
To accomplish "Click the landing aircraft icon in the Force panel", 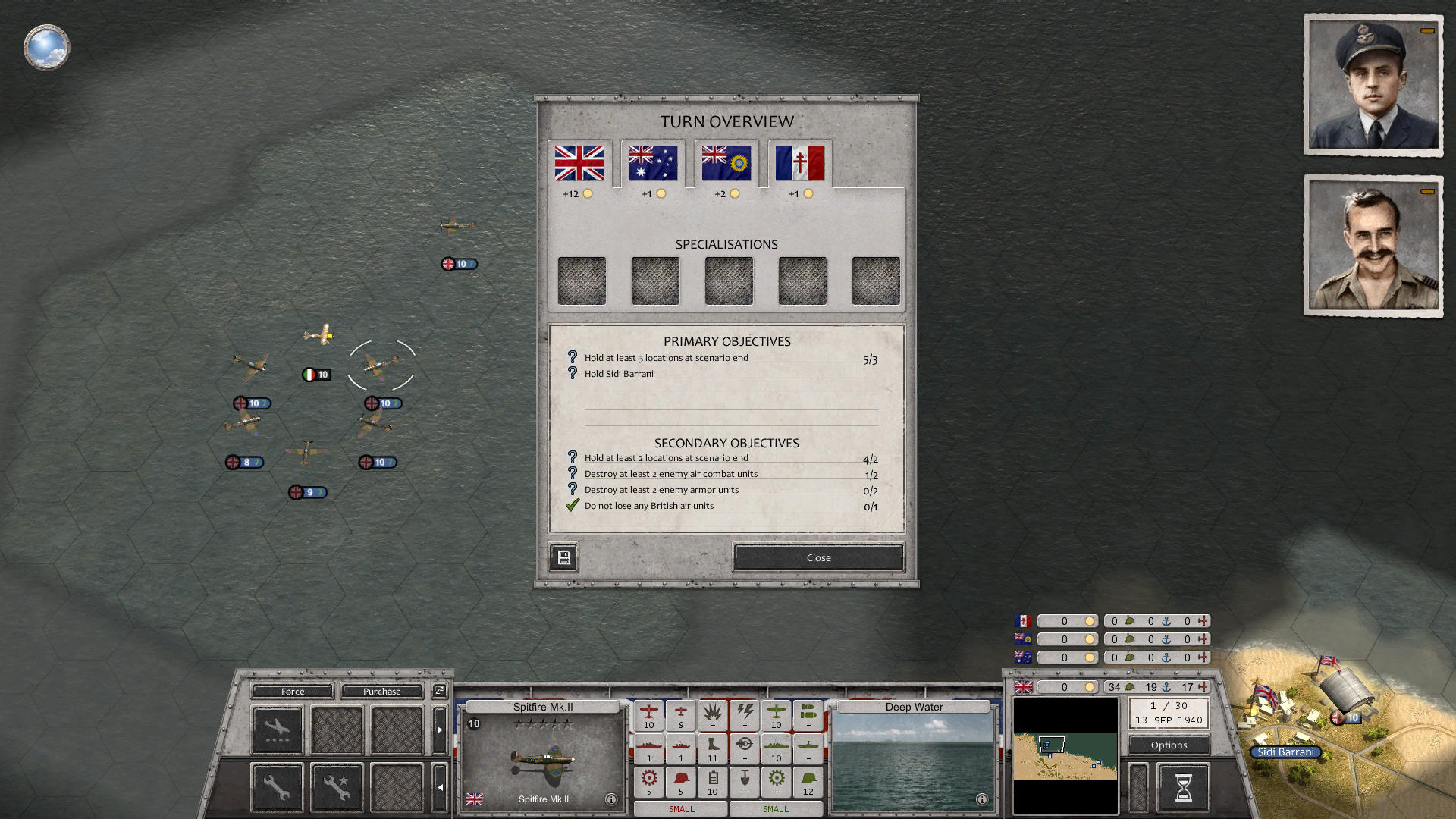I will pos(276,729).
